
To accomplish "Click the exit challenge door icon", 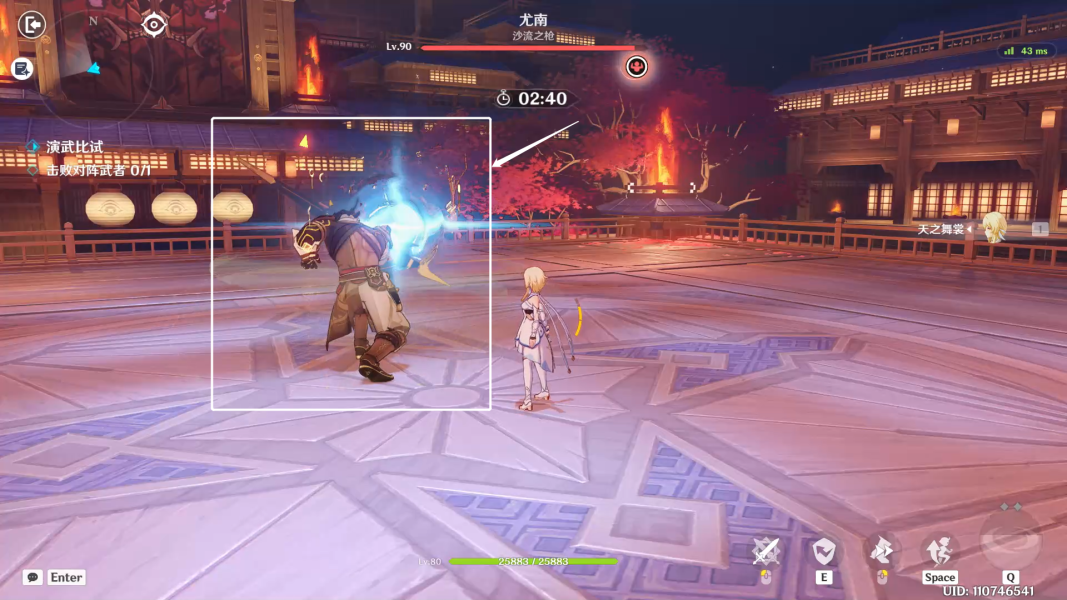I will tap(33, 24).
